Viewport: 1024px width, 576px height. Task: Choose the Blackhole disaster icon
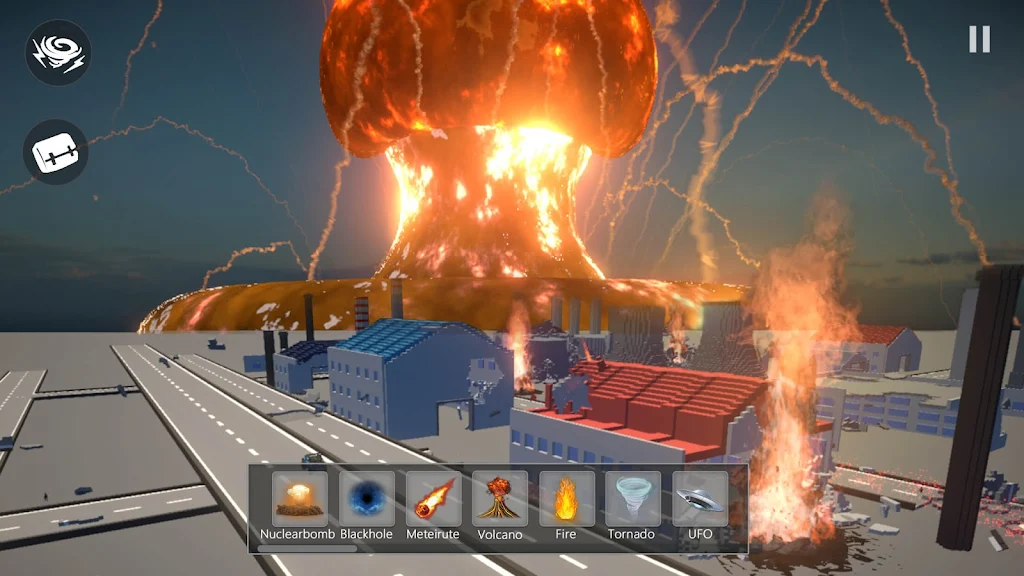click(366, 499)
